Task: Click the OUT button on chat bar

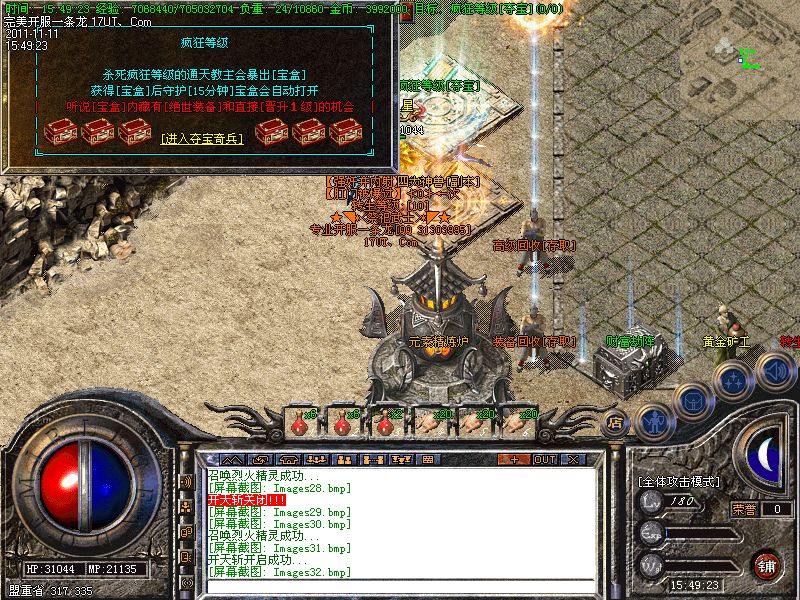Action: (x=544, y=459)
